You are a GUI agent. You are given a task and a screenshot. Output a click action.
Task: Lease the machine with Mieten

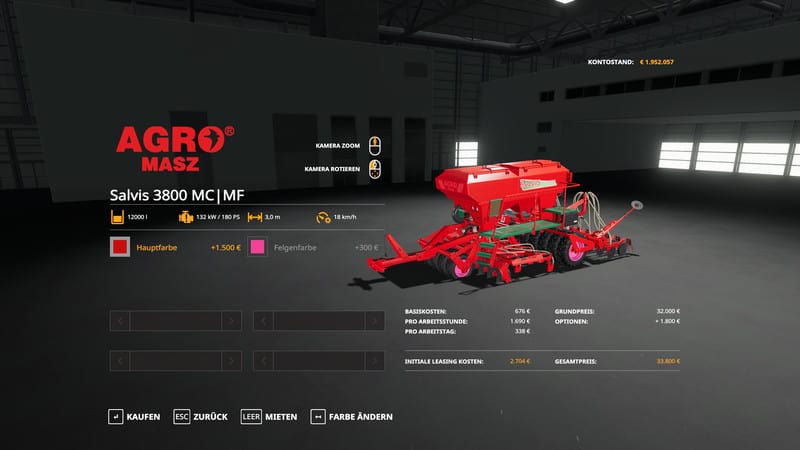pyautogui.click(x=269, y=416)
